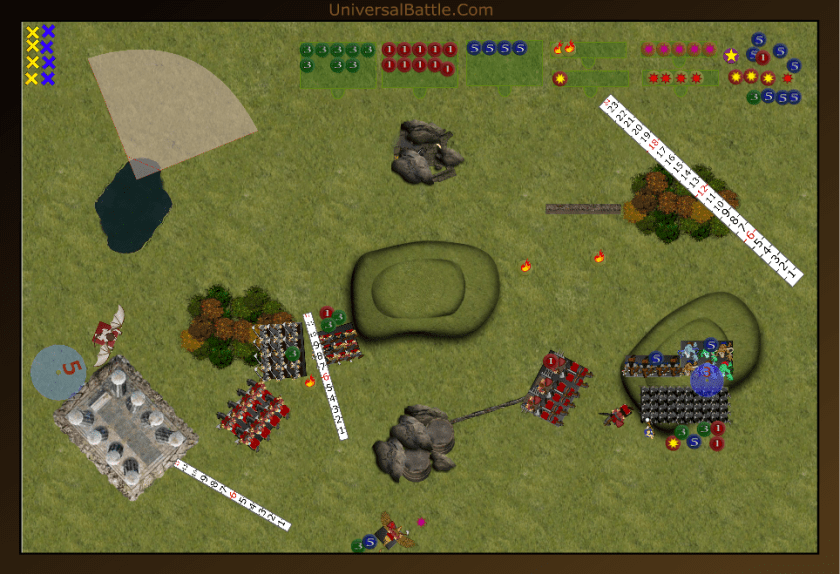The width and height of the screenshot is (840, 574).
Task: Choose the winged unit at the bottom board edge
Action: click(x=397, y=532)
